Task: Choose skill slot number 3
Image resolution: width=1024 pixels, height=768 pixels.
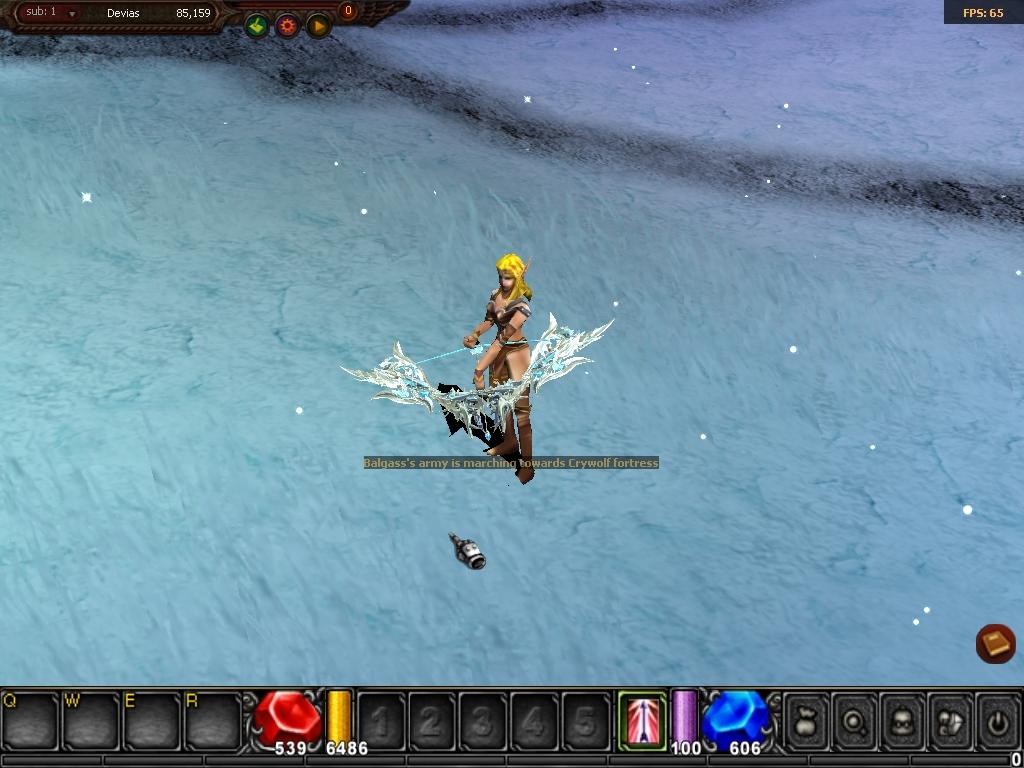Action: [x=483, y=720]
